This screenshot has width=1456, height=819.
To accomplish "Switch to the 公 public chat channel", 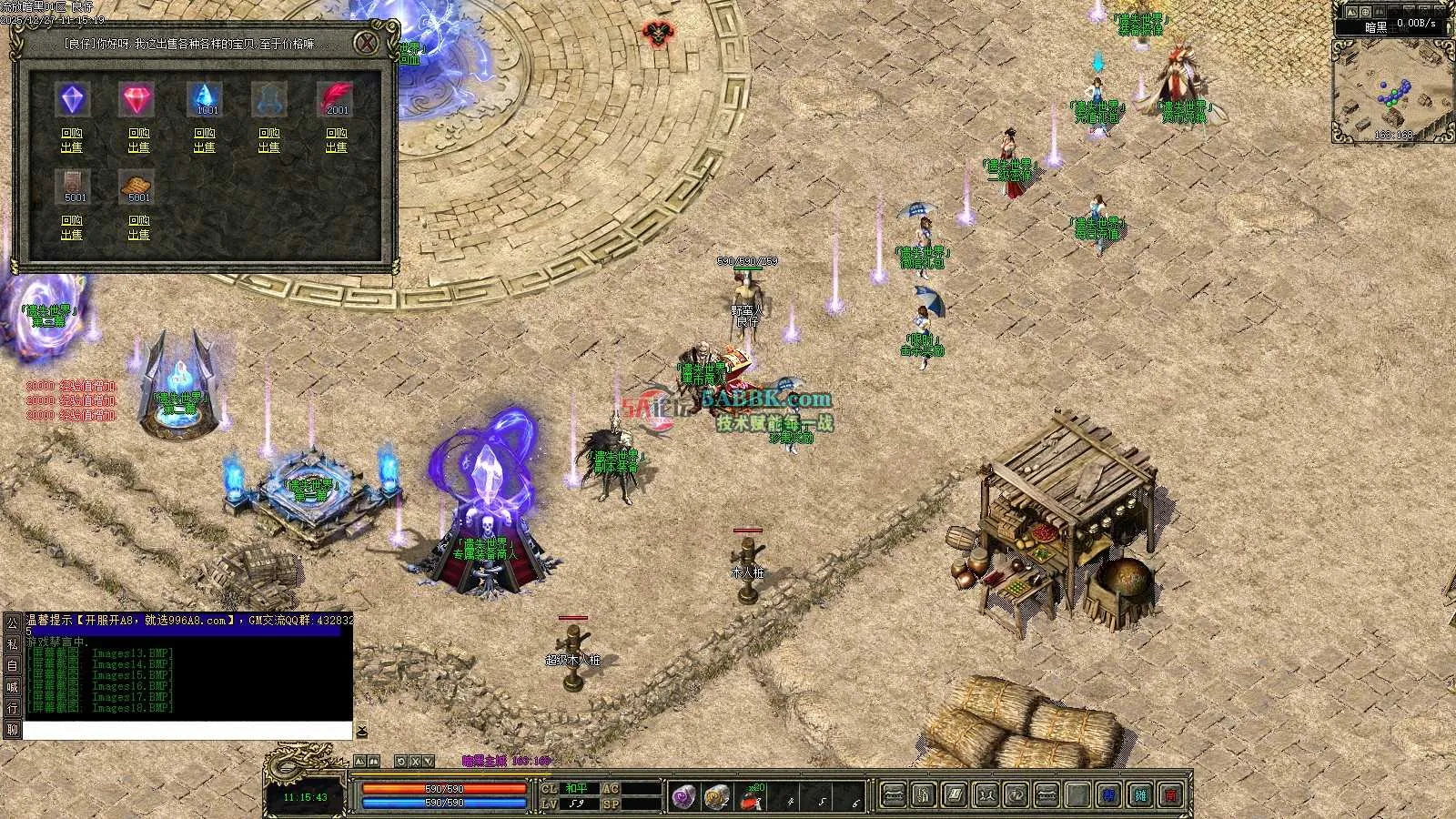I will pyautogui.click(x=12, y=623).
